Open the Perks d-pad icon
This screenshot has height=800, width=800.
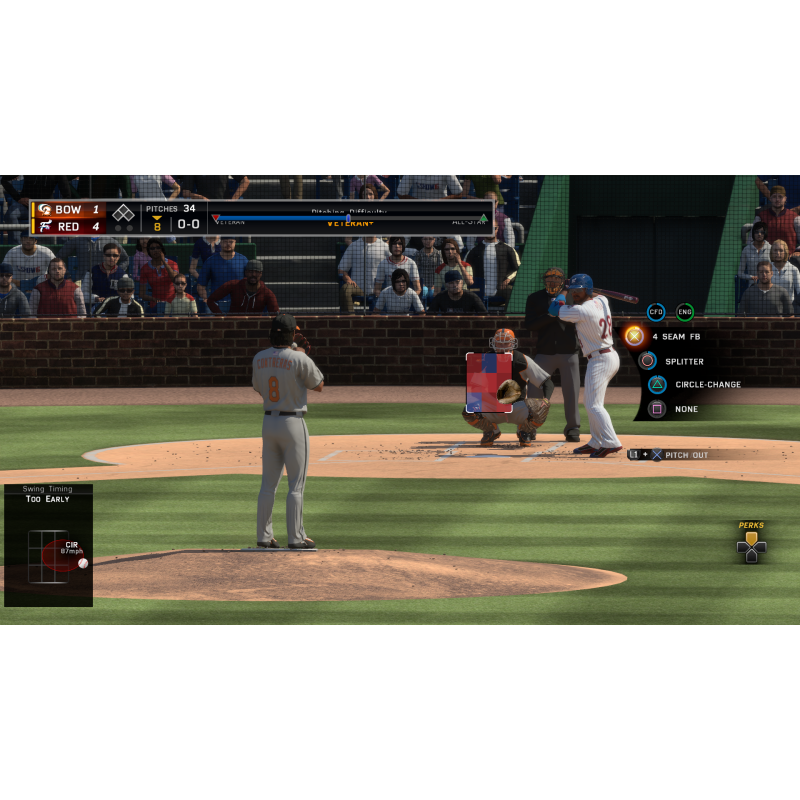click(x=751, y=546)
